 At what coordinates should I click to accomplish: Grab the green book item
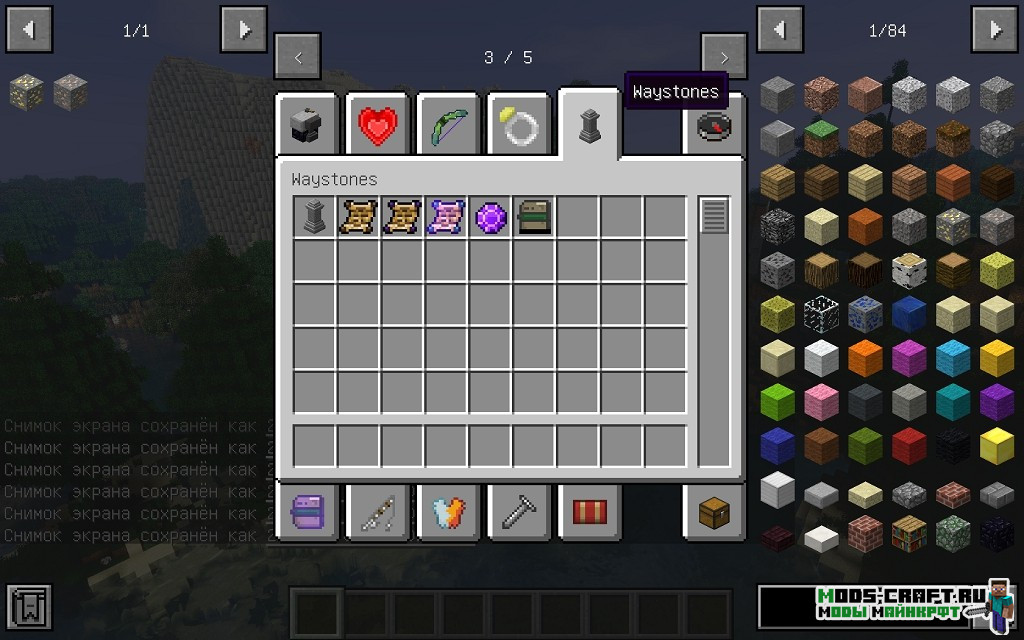[x=534, y=216]
